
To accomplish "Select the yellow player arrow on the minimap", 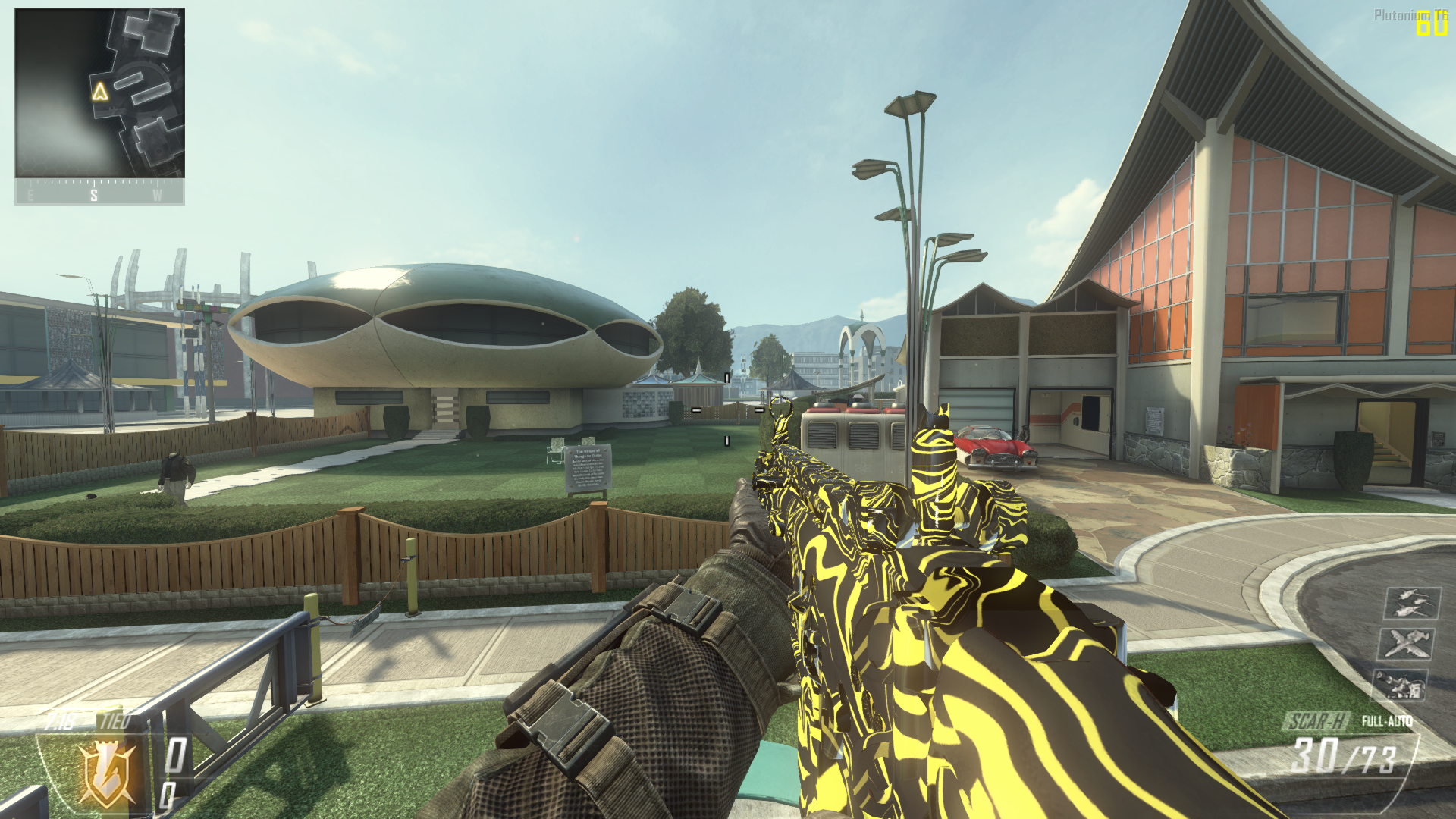I will [99, 93].
